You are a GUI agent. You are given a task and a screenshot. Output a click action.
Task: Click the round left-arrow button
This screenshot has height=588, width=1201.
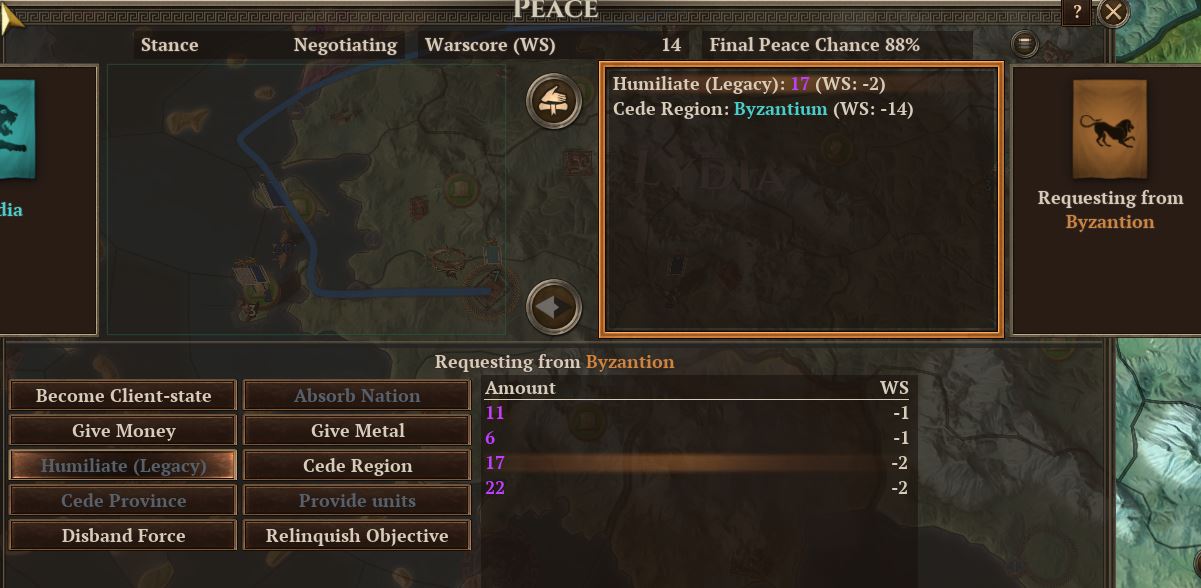point(554,307)
